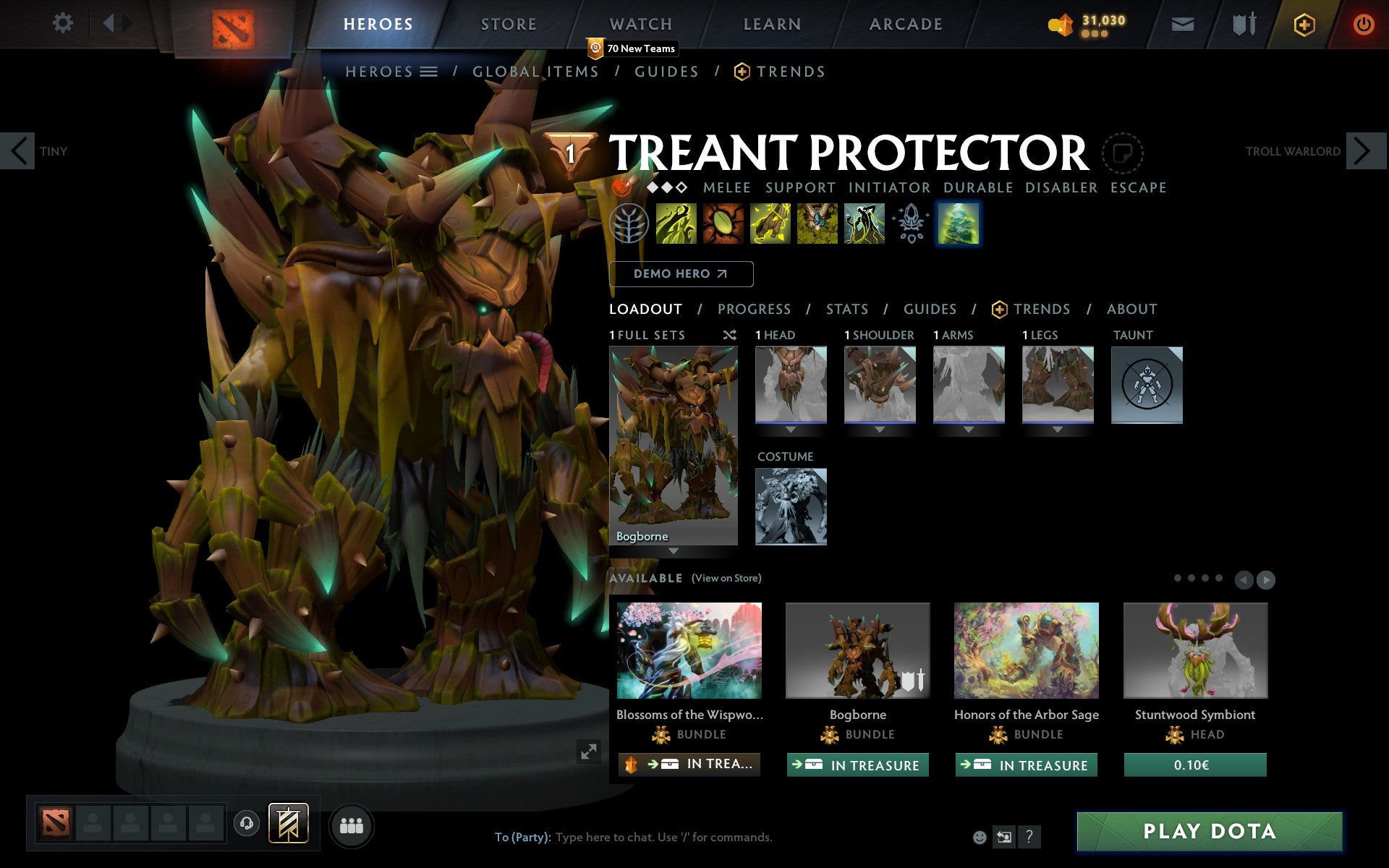View the Leech Seed ability icon
Viewport: 1389px width, 868px height.
(723, 224)
